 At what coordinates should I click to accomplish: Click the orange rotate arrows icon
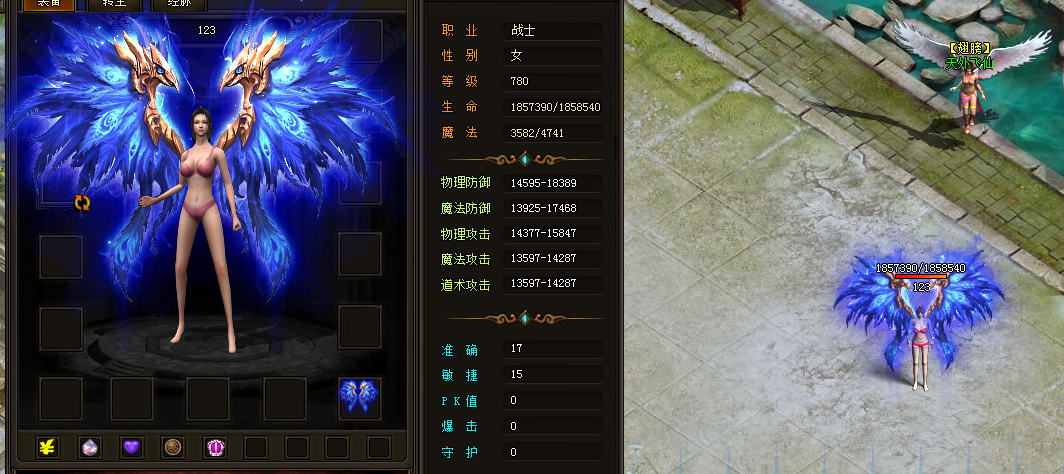tap(82, 203)
